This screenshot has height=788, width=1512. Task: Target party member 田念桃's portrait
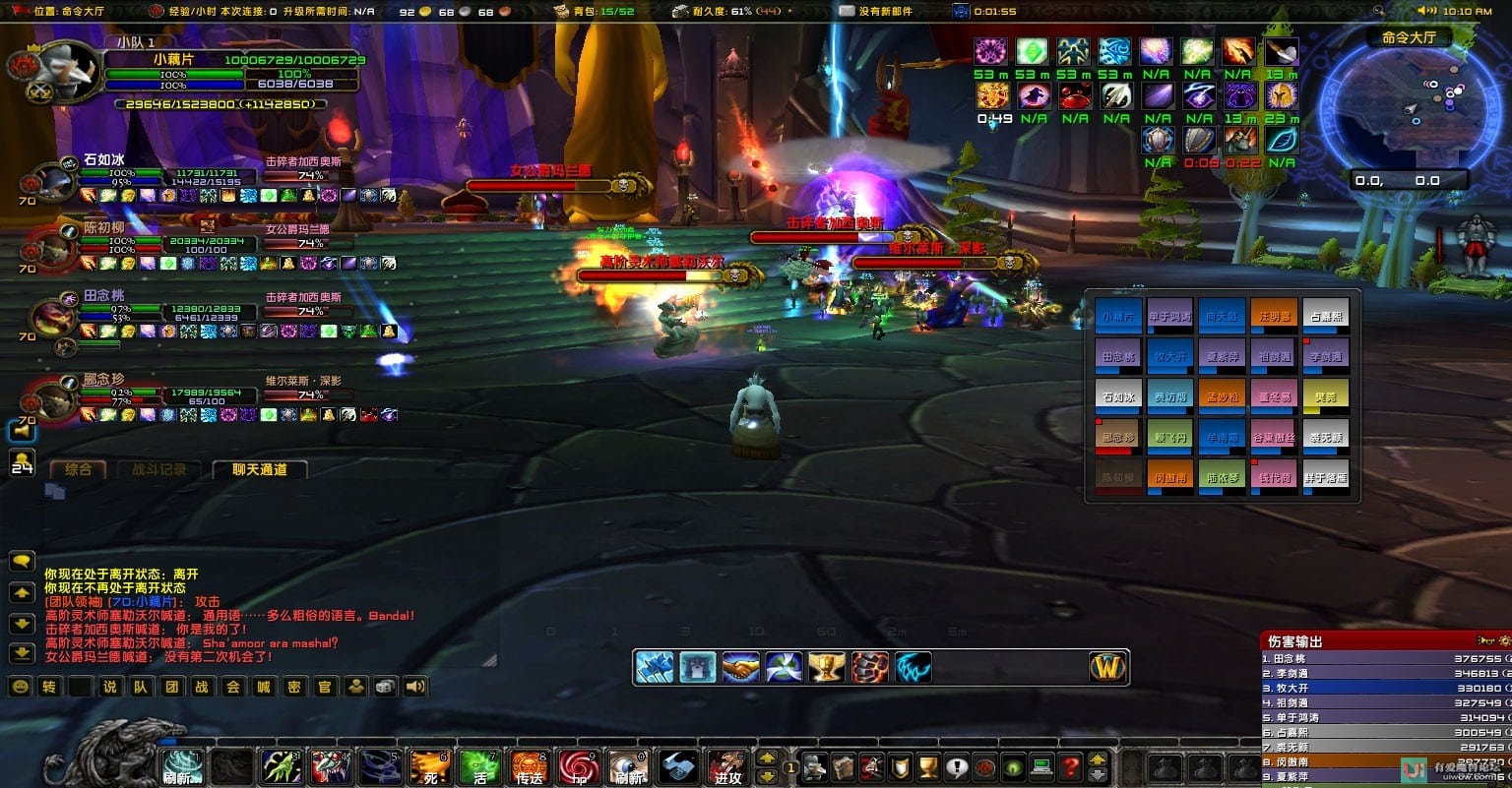coord(50,317)
